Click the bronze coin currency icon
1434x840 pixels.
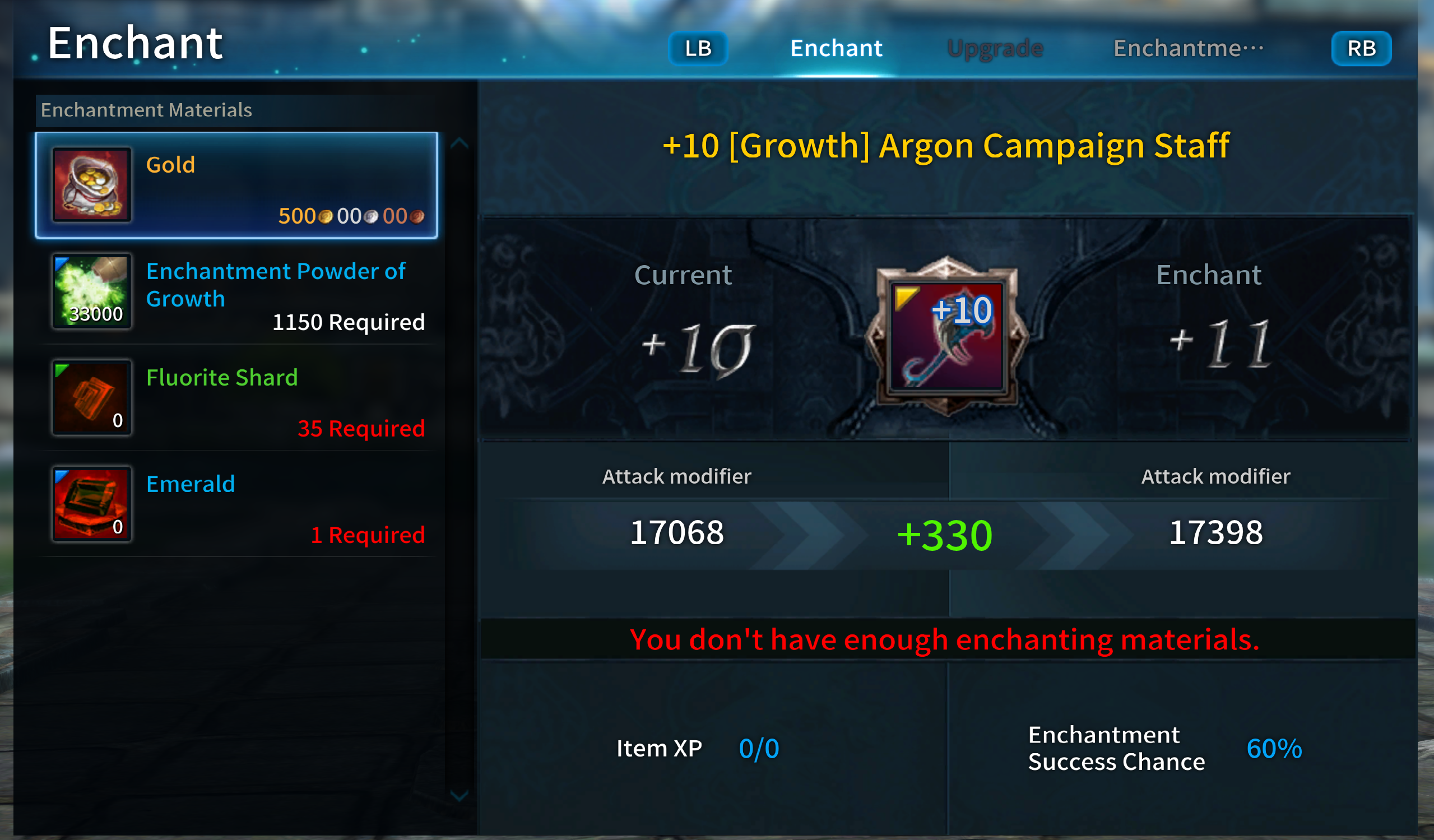point(419,217)
